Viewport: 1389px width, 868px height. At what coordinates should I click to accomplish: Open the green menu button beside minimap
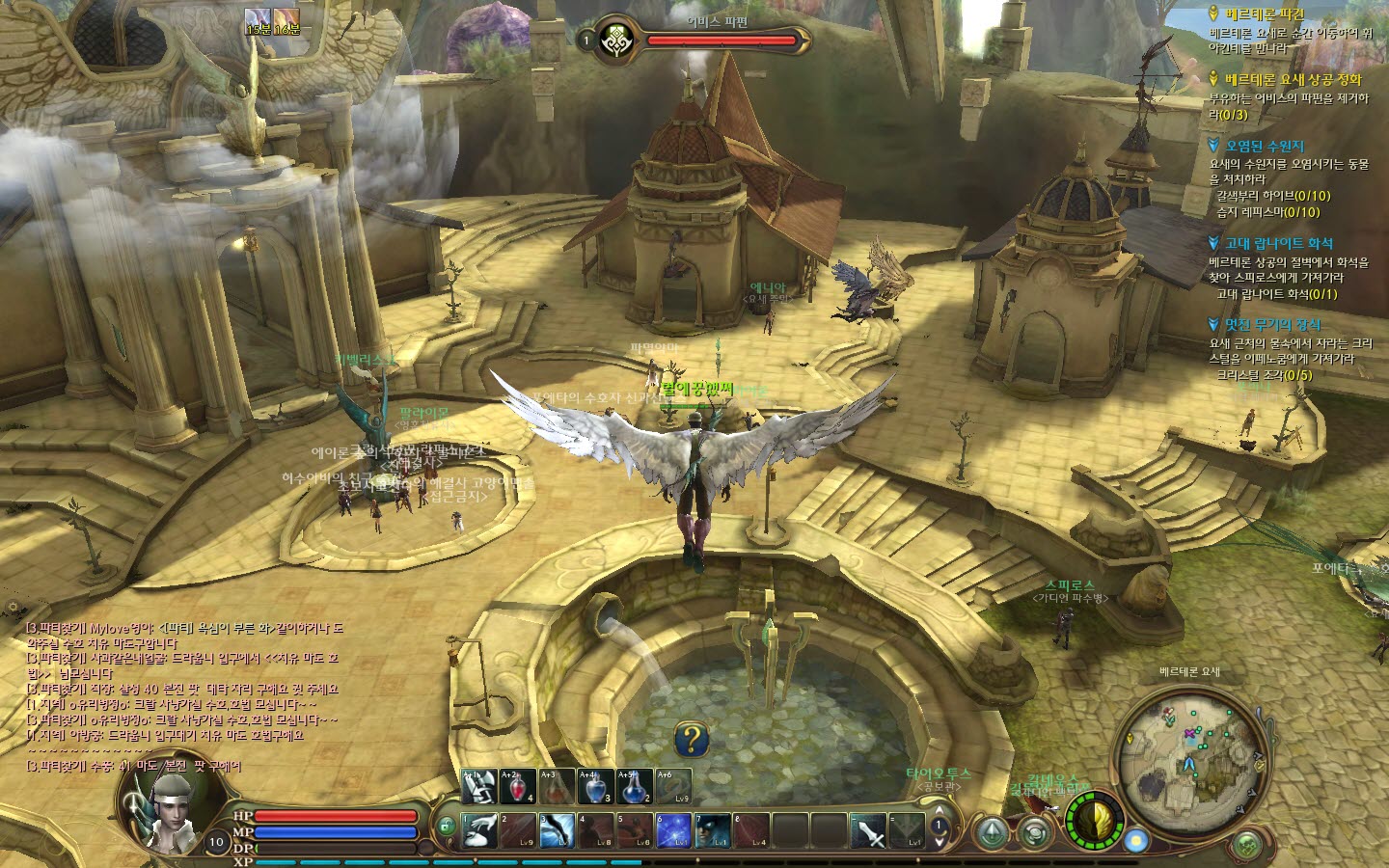(x=1247, y=846)
